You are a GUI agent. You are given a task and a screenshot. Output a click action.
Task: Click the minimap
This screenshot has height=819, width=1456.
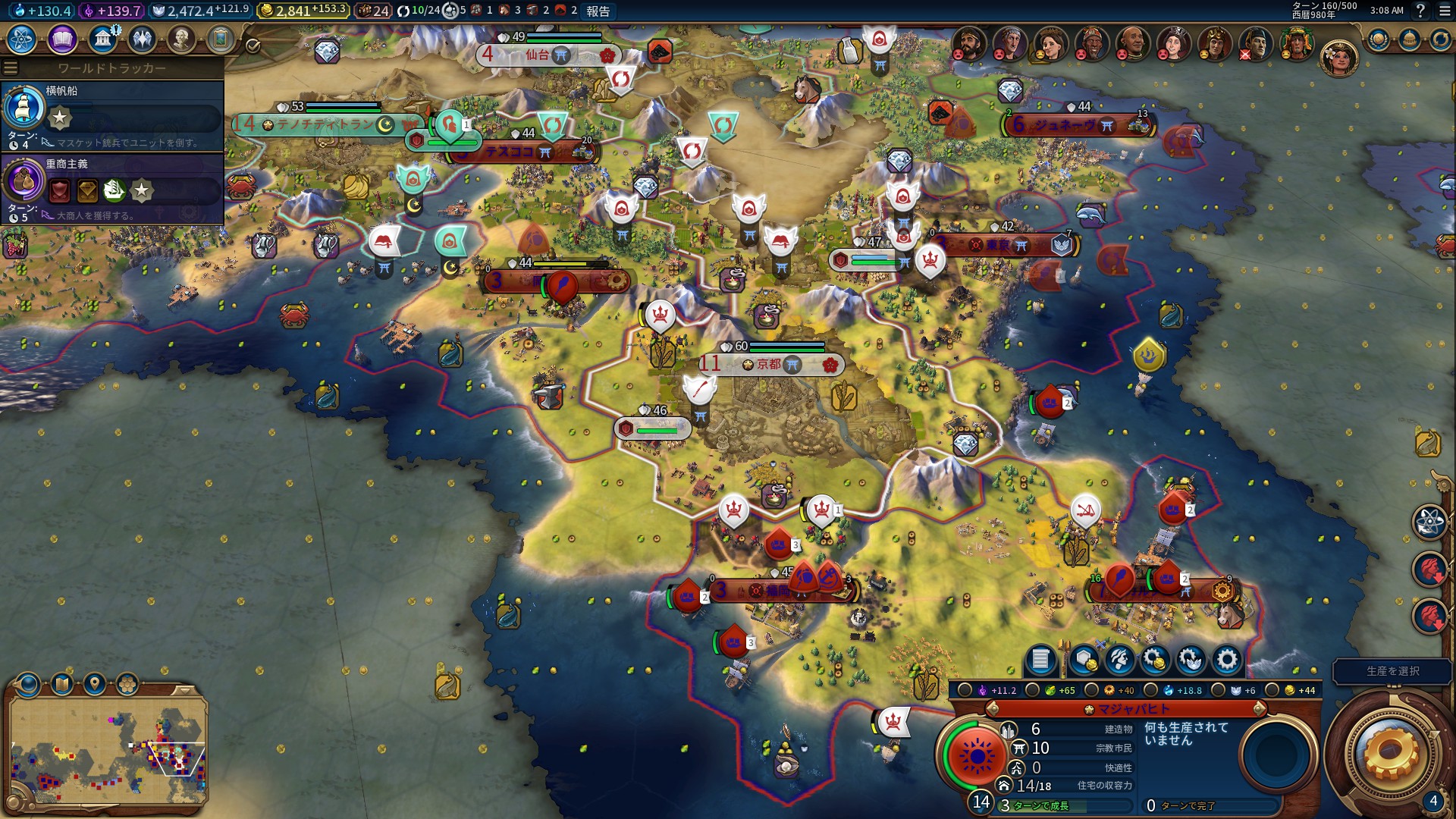[108, 749]
